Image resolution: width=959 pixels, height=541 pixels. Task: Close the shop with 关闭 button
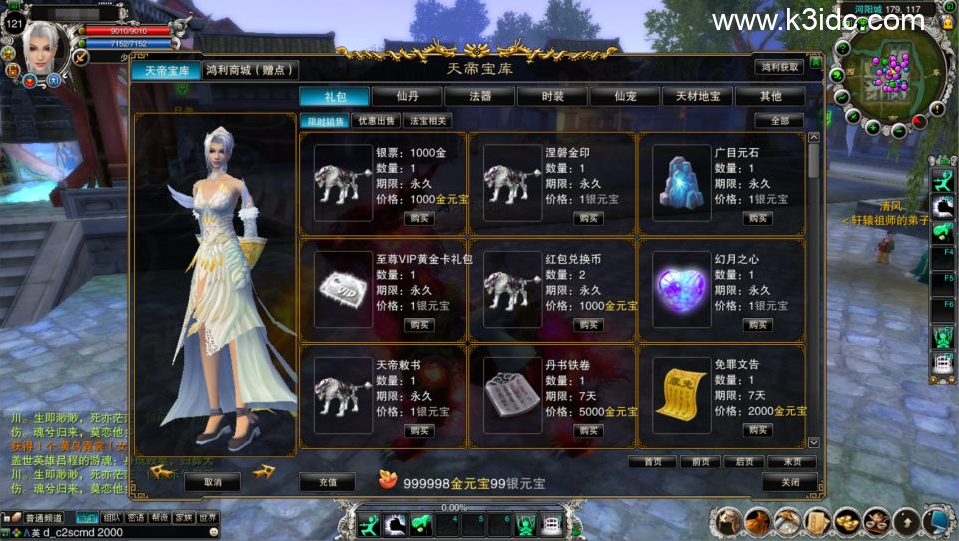(x=790, y=482)
